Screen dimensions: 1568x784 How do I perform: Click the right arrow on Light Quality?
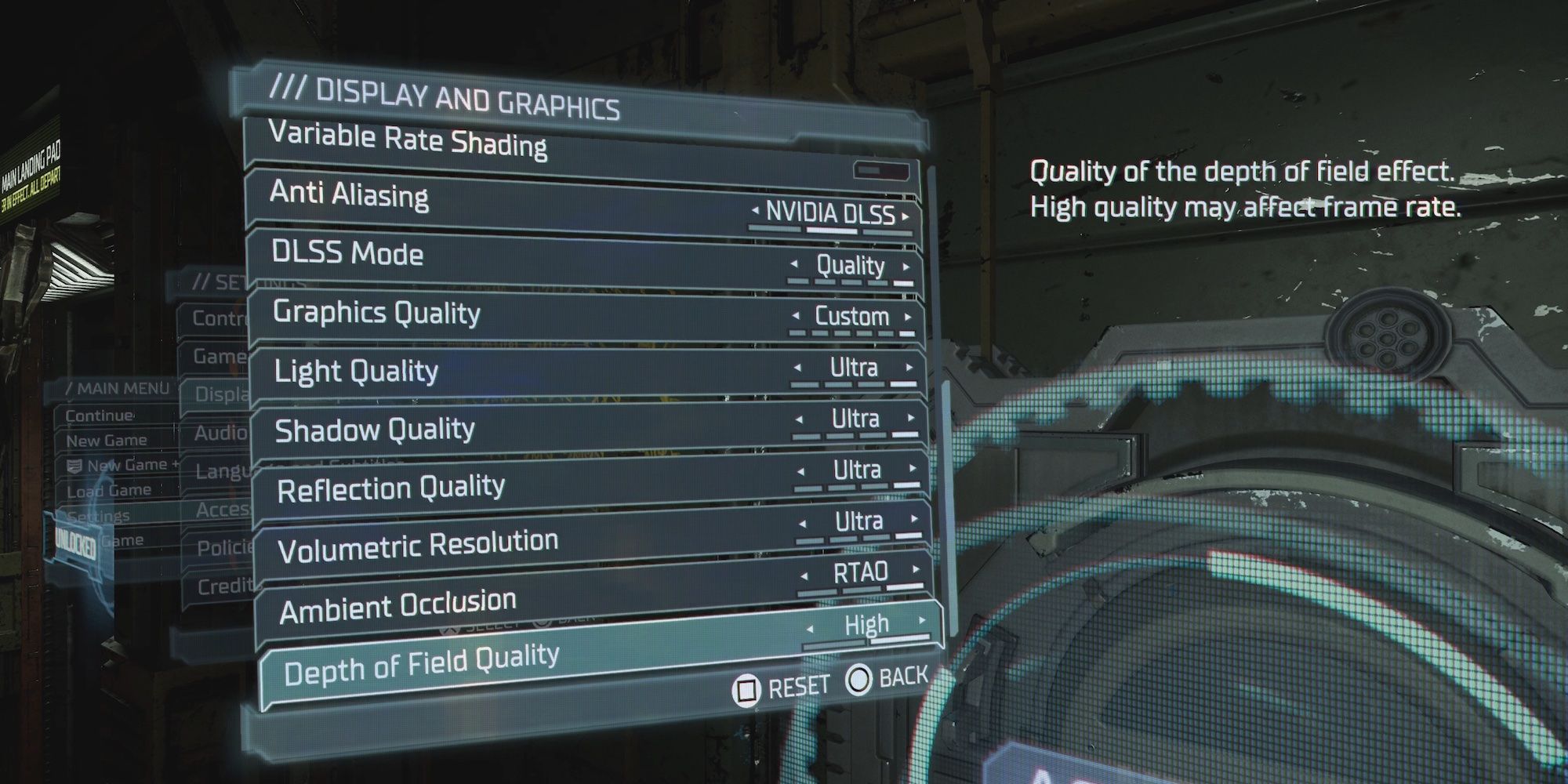coord(908,367)
